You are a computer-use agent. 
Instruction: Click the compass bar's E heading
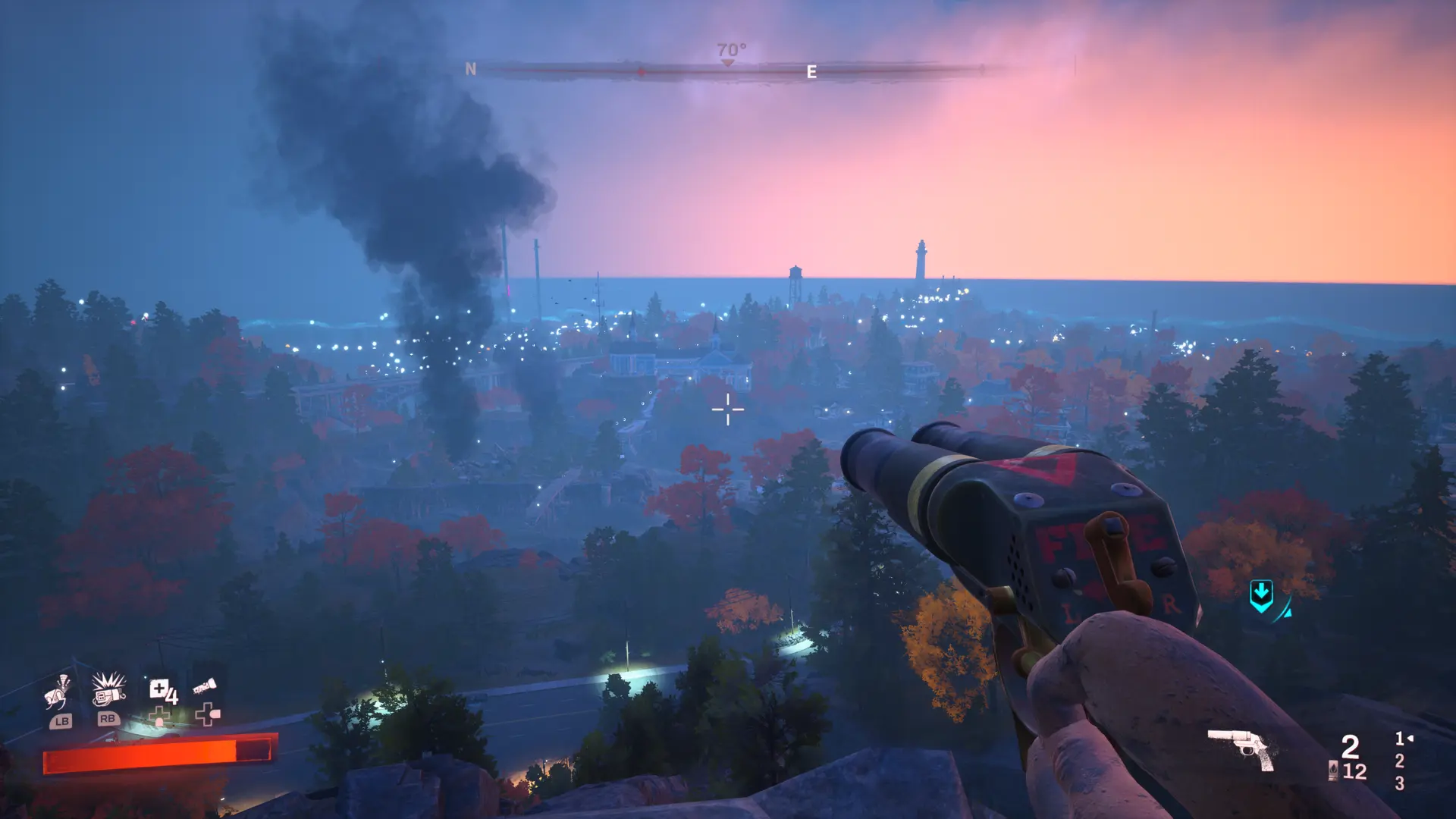tap(811, 72)
